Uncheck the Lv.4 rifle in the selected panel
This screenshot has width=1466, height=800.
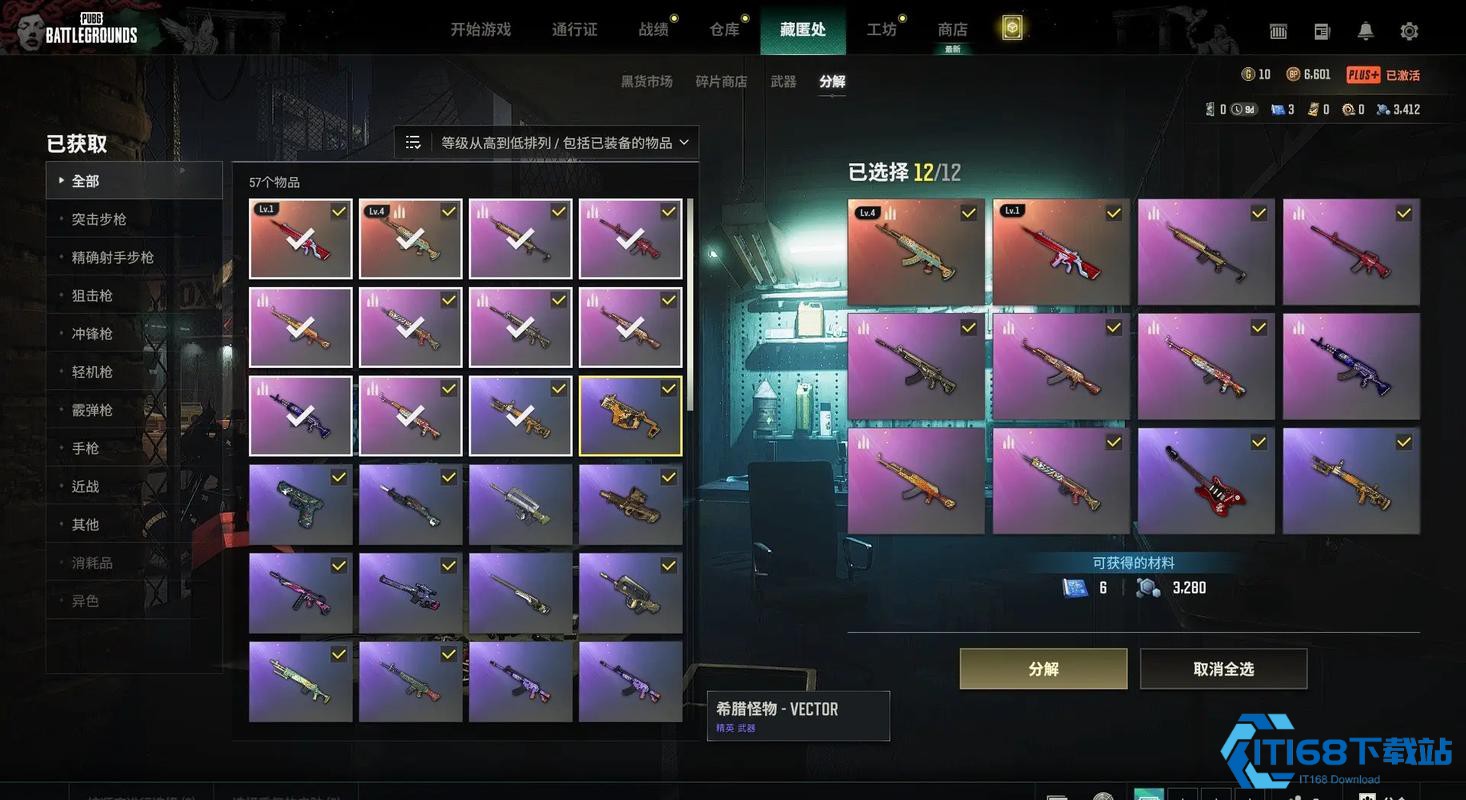coord(916,251)
